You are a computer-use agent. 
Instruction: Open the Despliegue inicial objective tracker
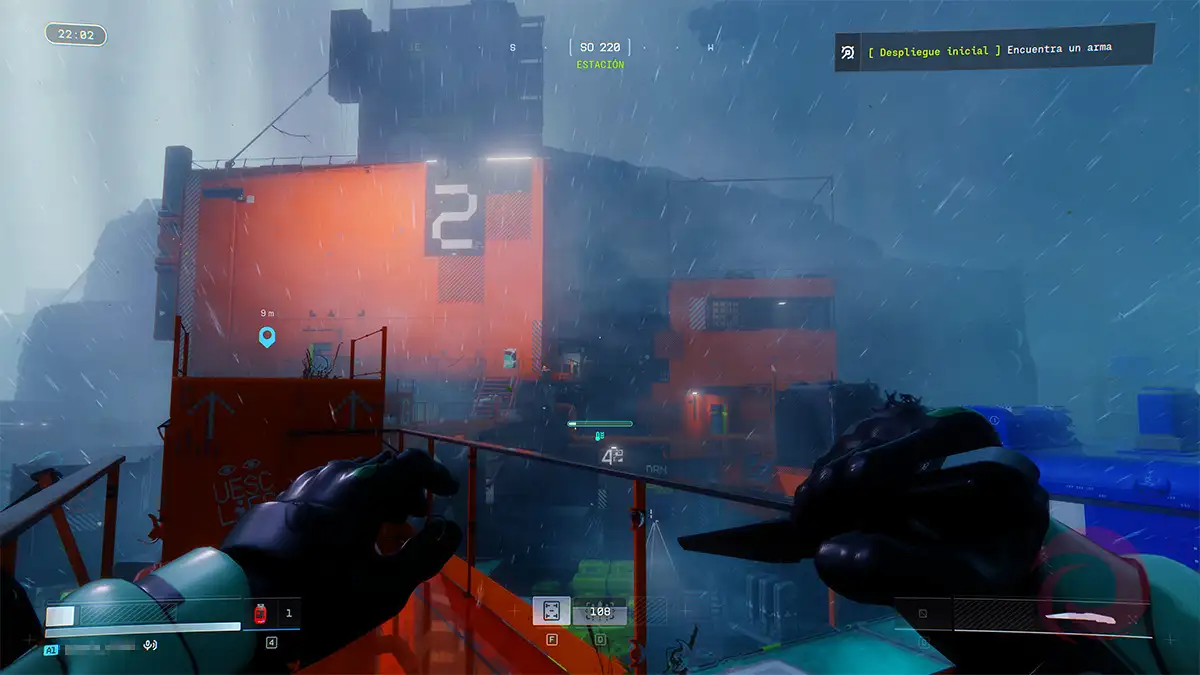coord(993,49)
